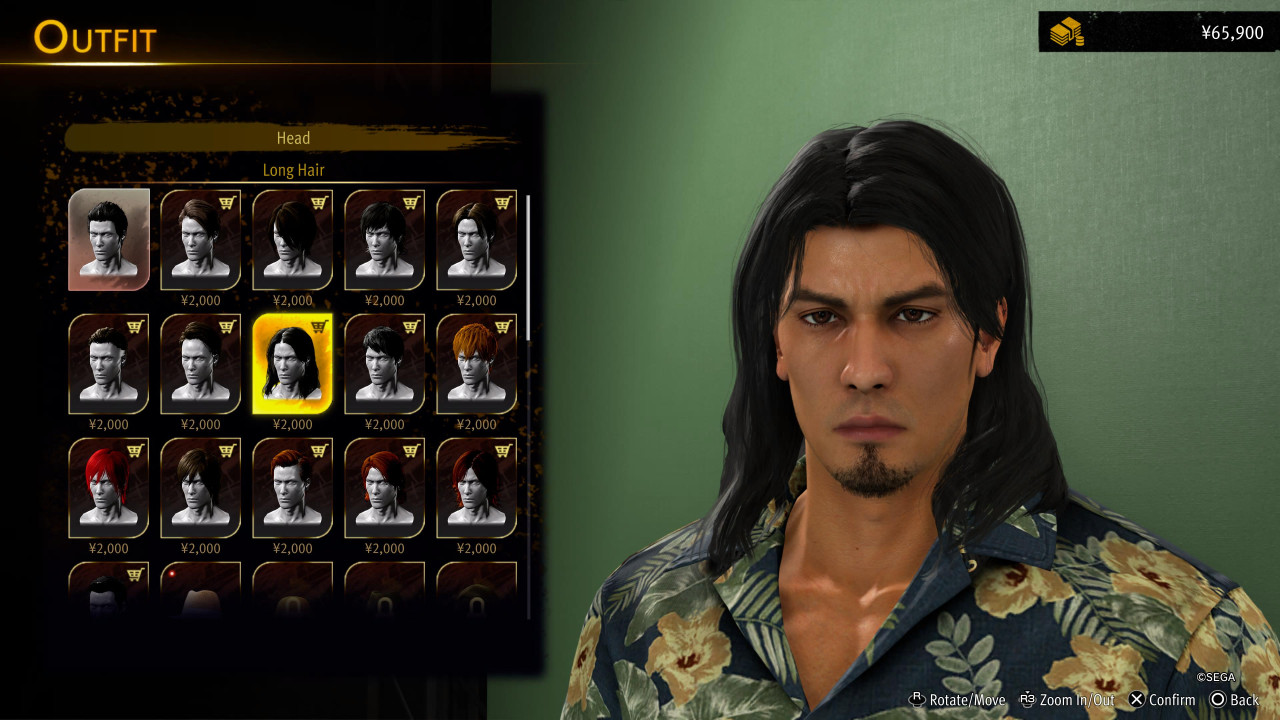1280x720 pixels.
Task: Choose the orange hair hairstyle
Action: click(476, 363)
